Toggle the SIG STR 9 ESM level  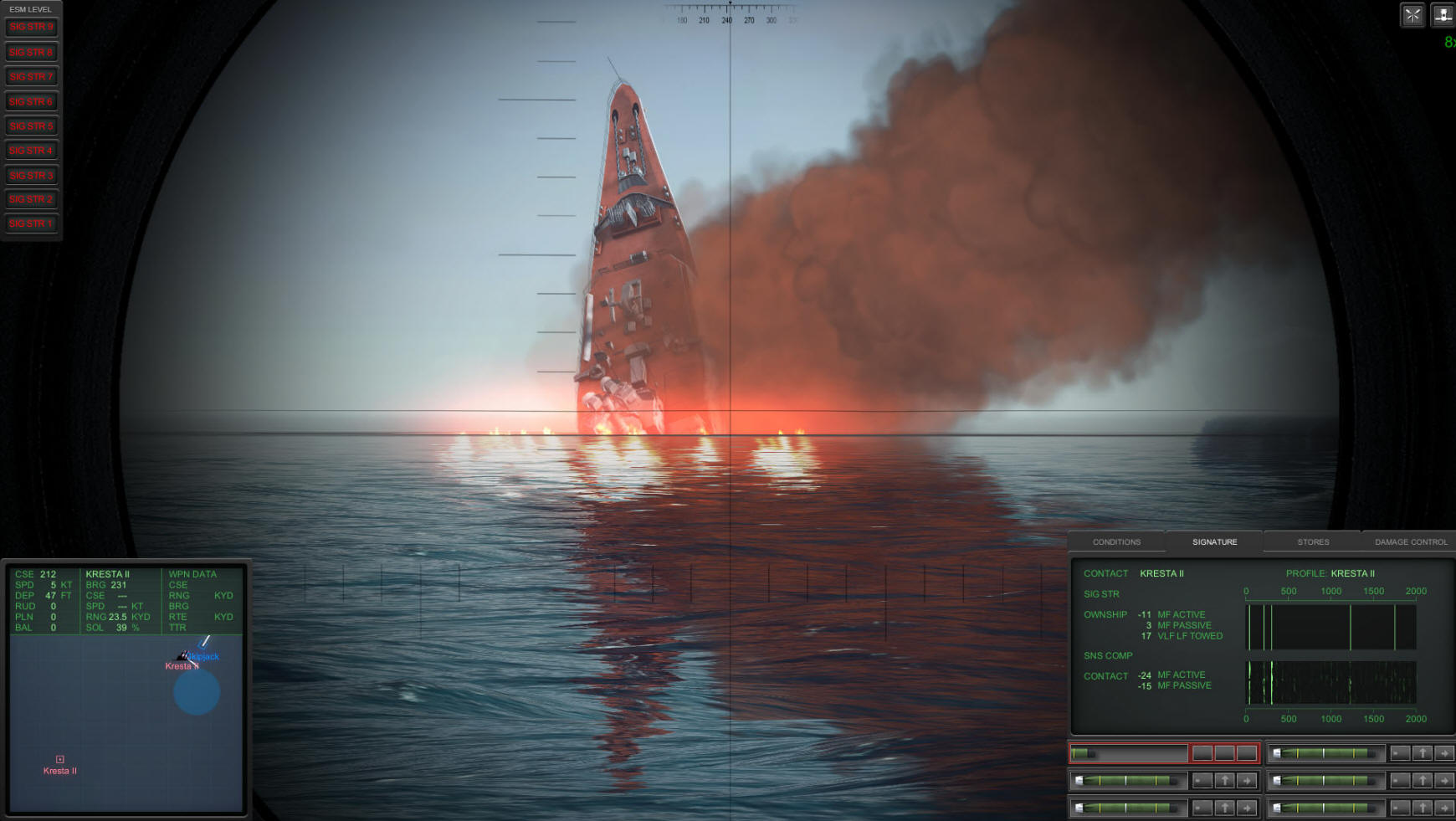[x=31, y=27]
